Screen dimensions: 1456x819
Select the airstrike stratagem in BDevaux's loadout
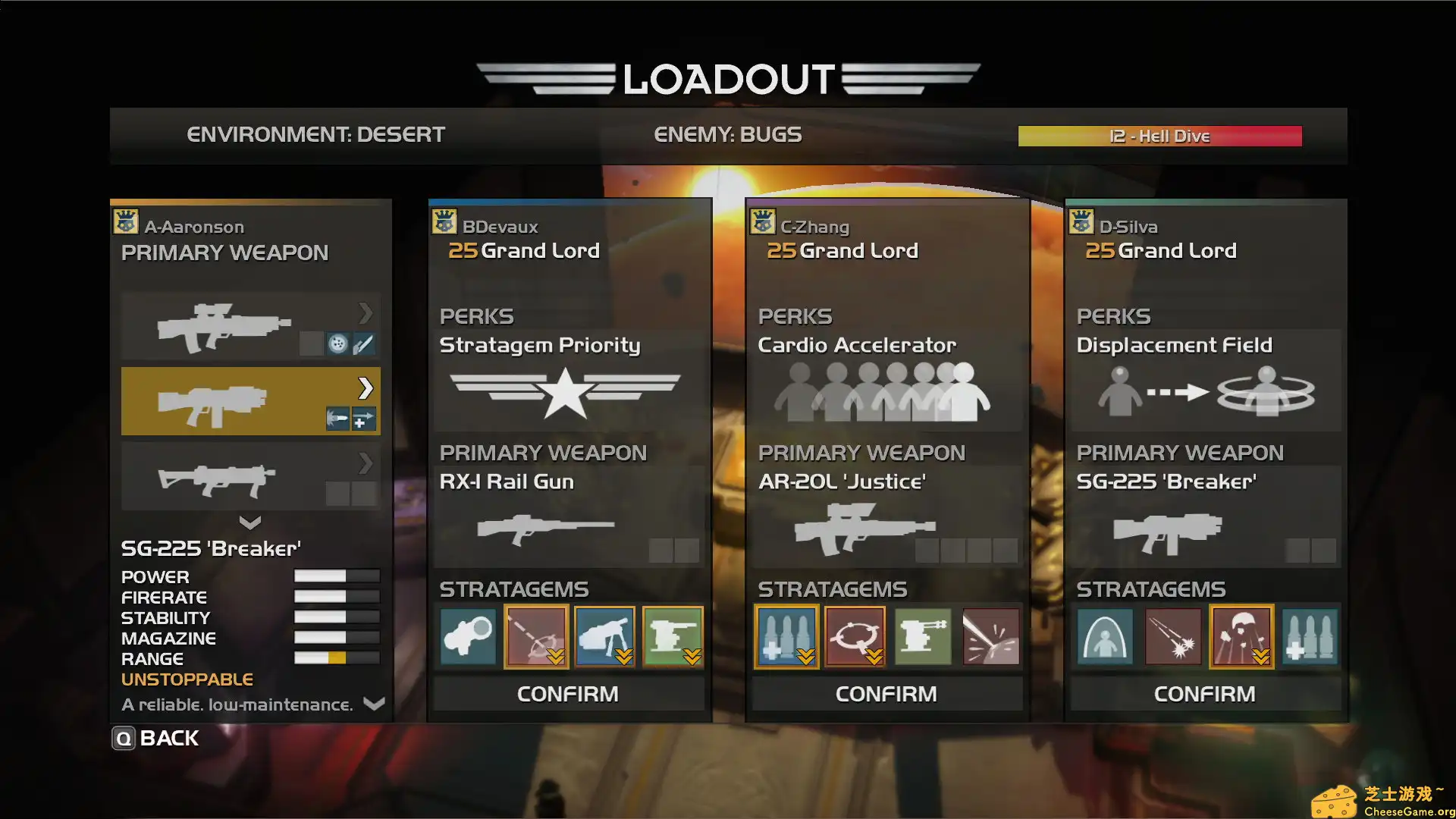click(536, 637)
